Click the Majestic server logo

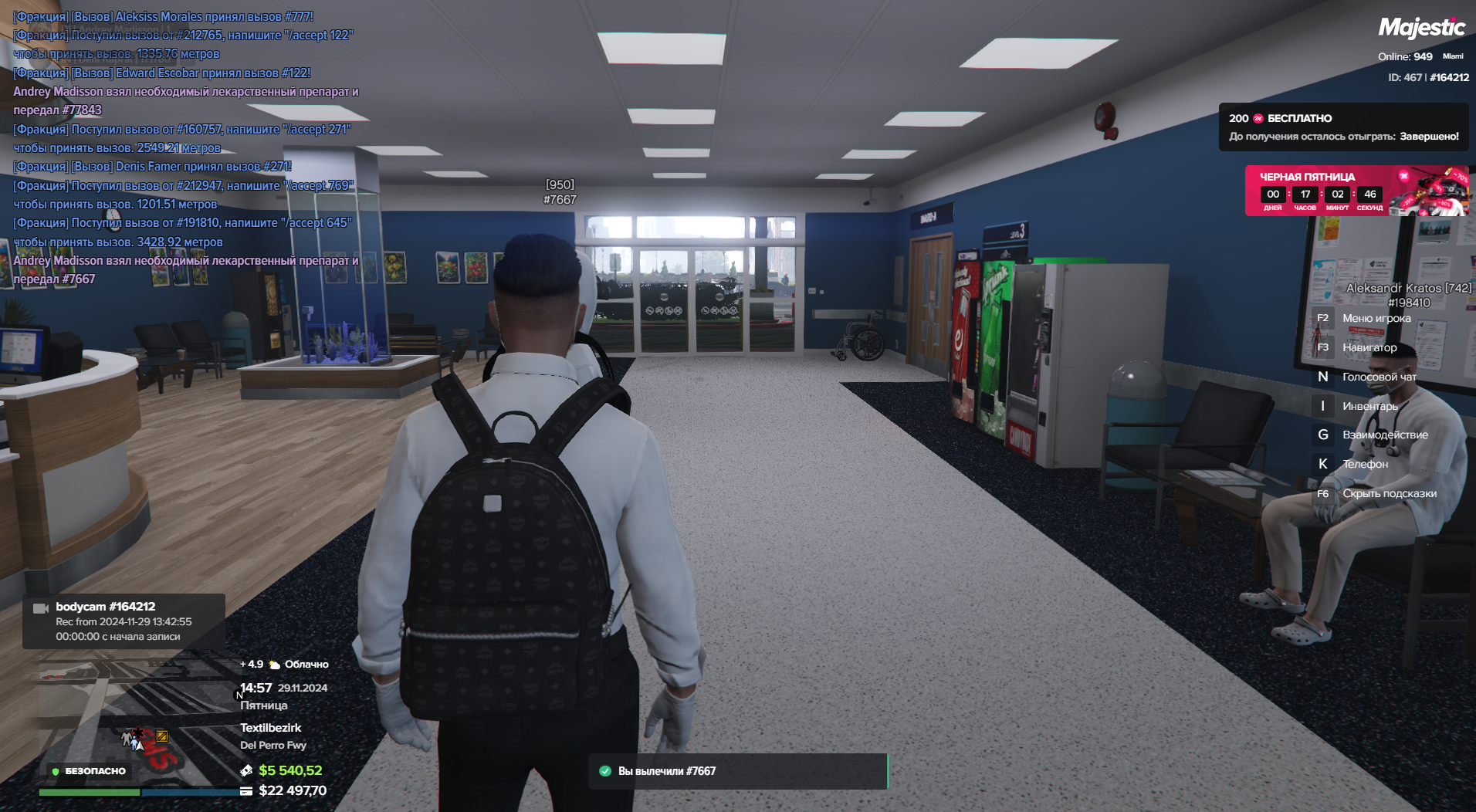click(1421, 29)
